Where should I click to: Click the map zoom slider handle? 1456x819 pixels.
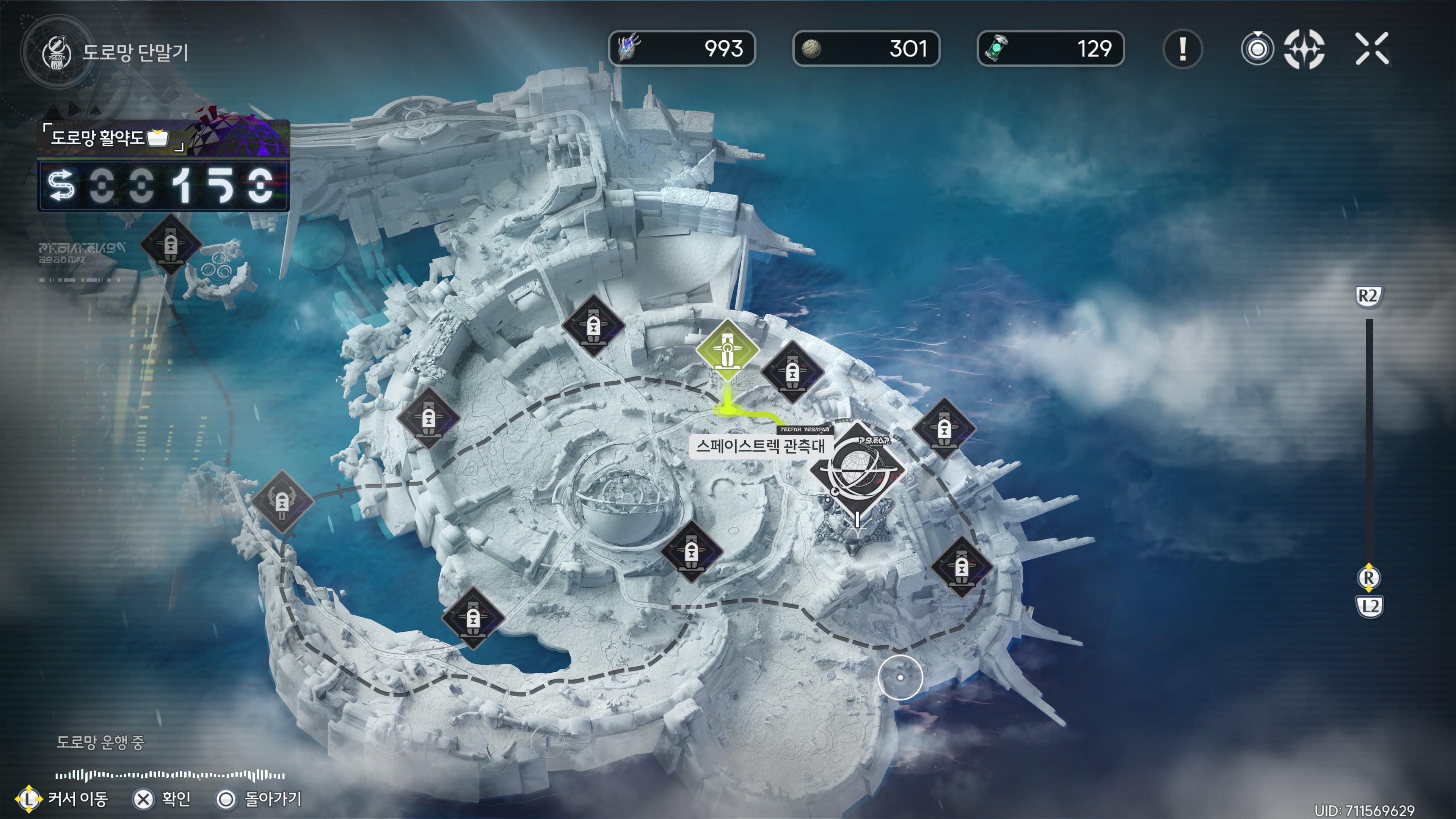pyautogui.click(x=1368, y=577)
